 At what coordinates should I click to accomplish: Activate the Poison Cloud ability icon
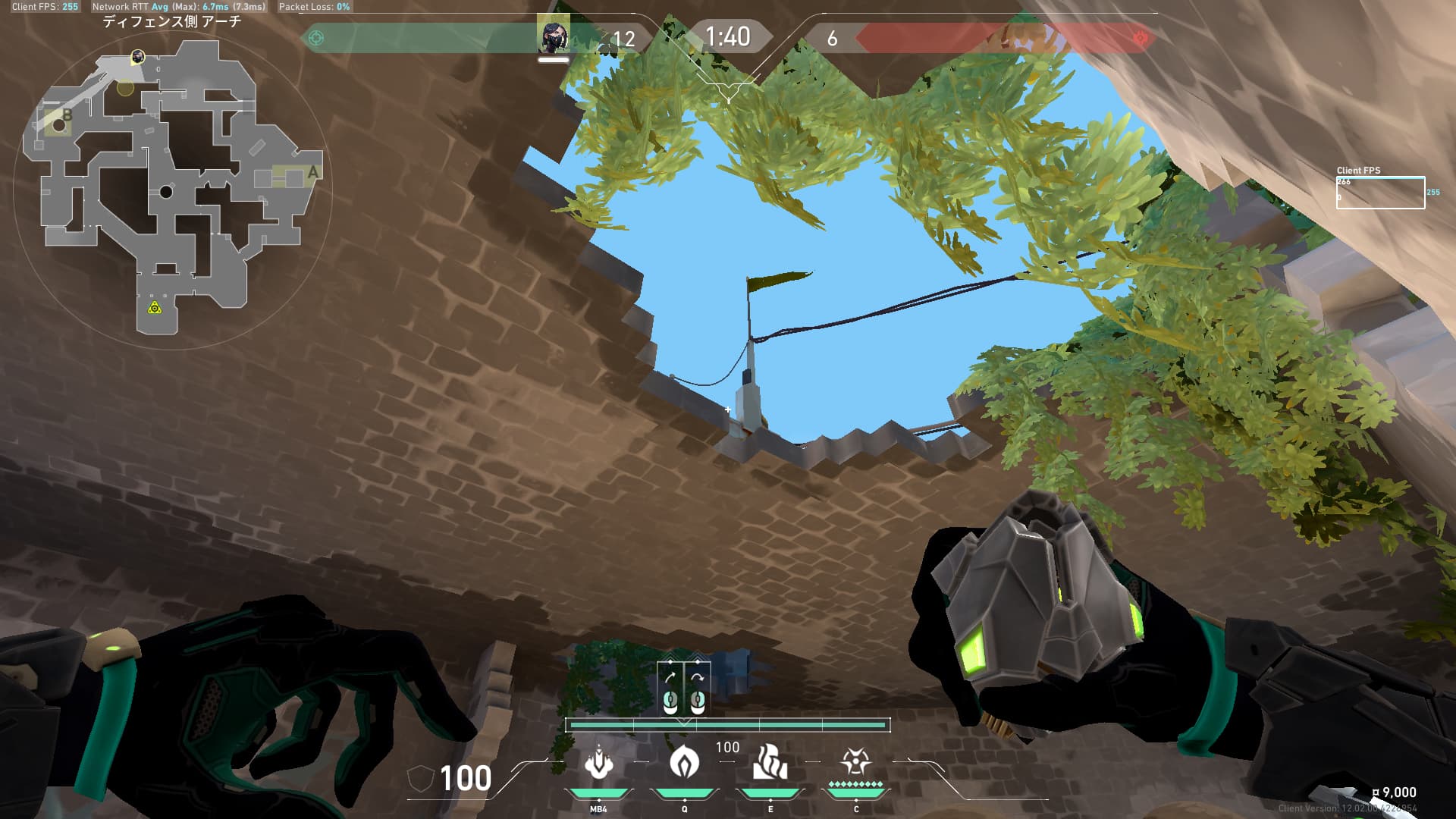[x=684, y=763]
